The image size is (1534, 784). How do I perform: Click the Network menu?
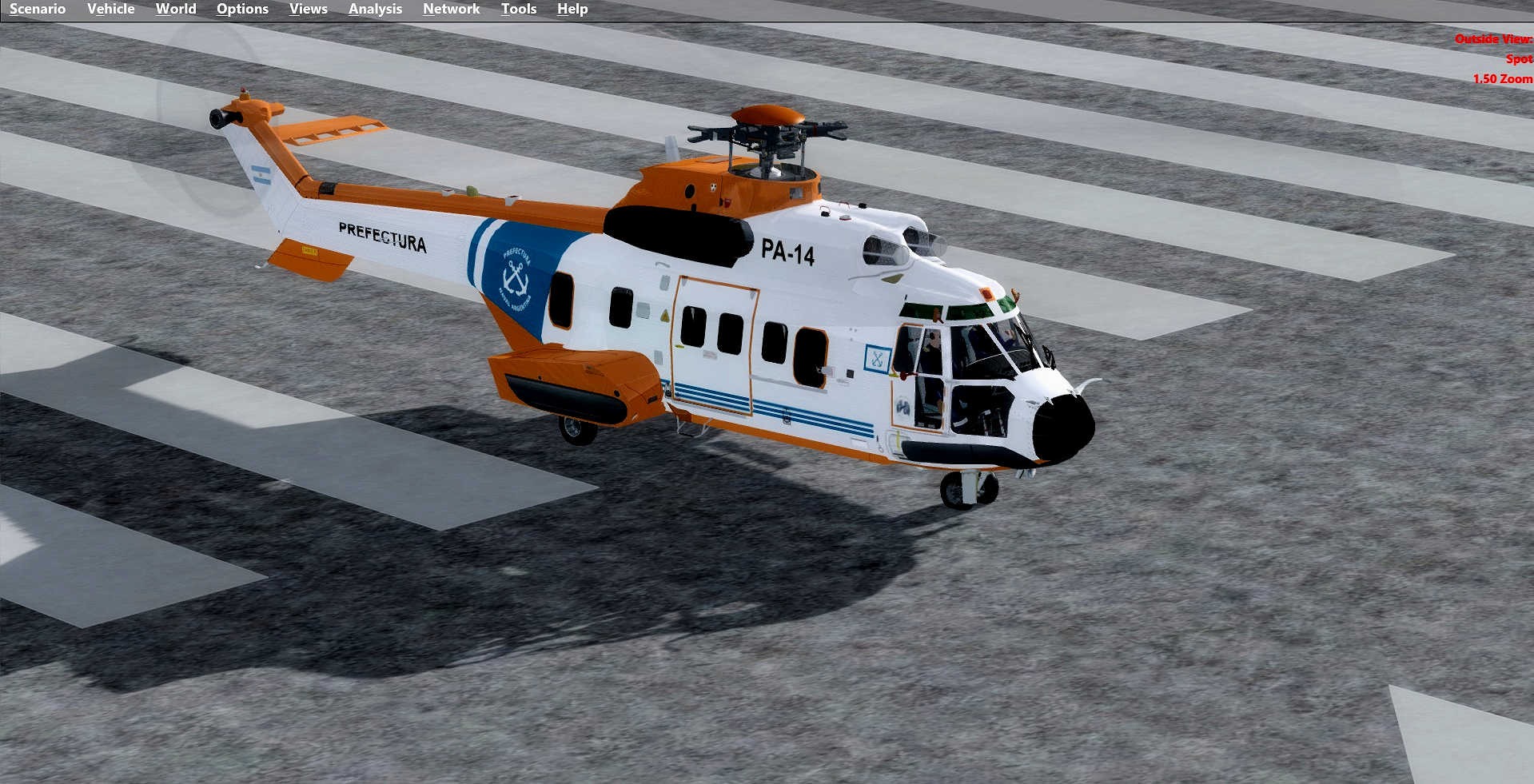(x=451, y=9)
